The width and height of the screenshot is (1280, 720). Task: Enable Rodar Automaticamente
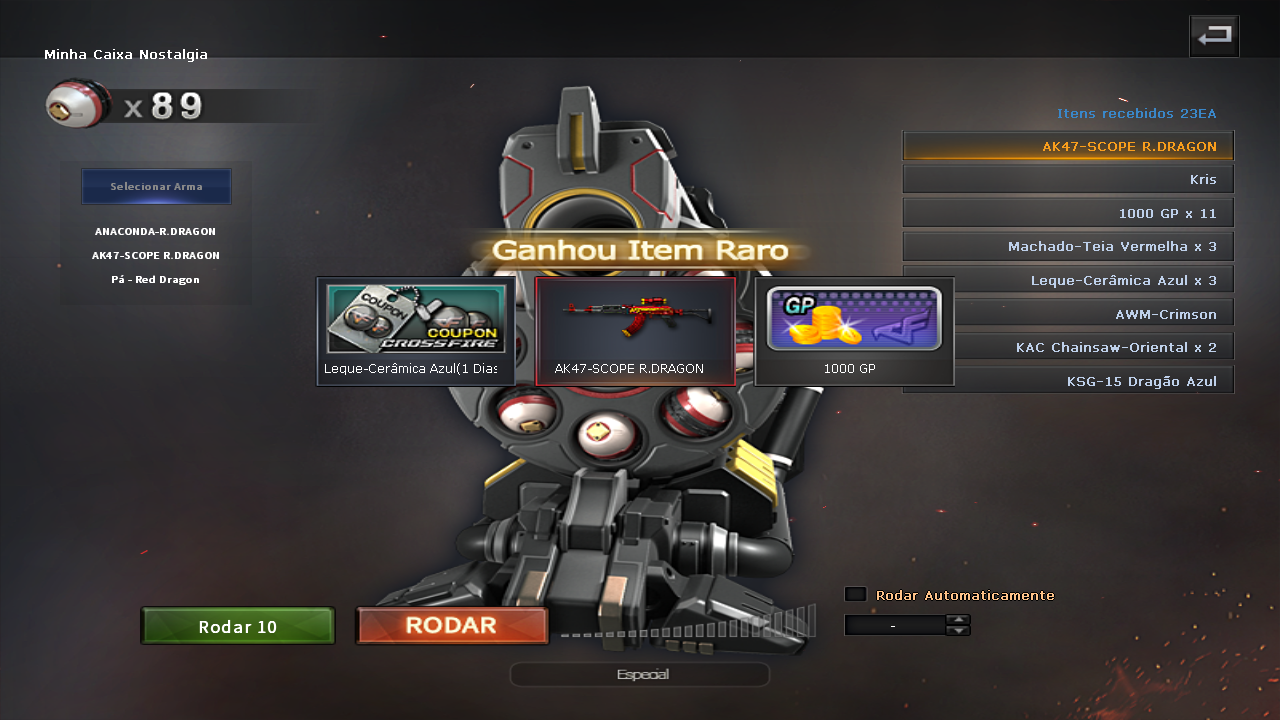tap(855, 593)
